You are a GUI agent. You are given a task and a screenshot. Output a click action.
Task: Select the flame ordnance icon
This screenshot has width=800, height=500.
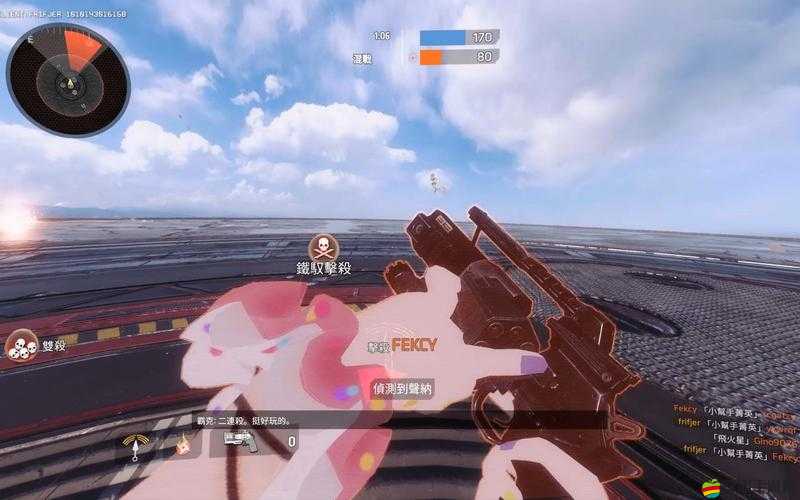point(183,443)
